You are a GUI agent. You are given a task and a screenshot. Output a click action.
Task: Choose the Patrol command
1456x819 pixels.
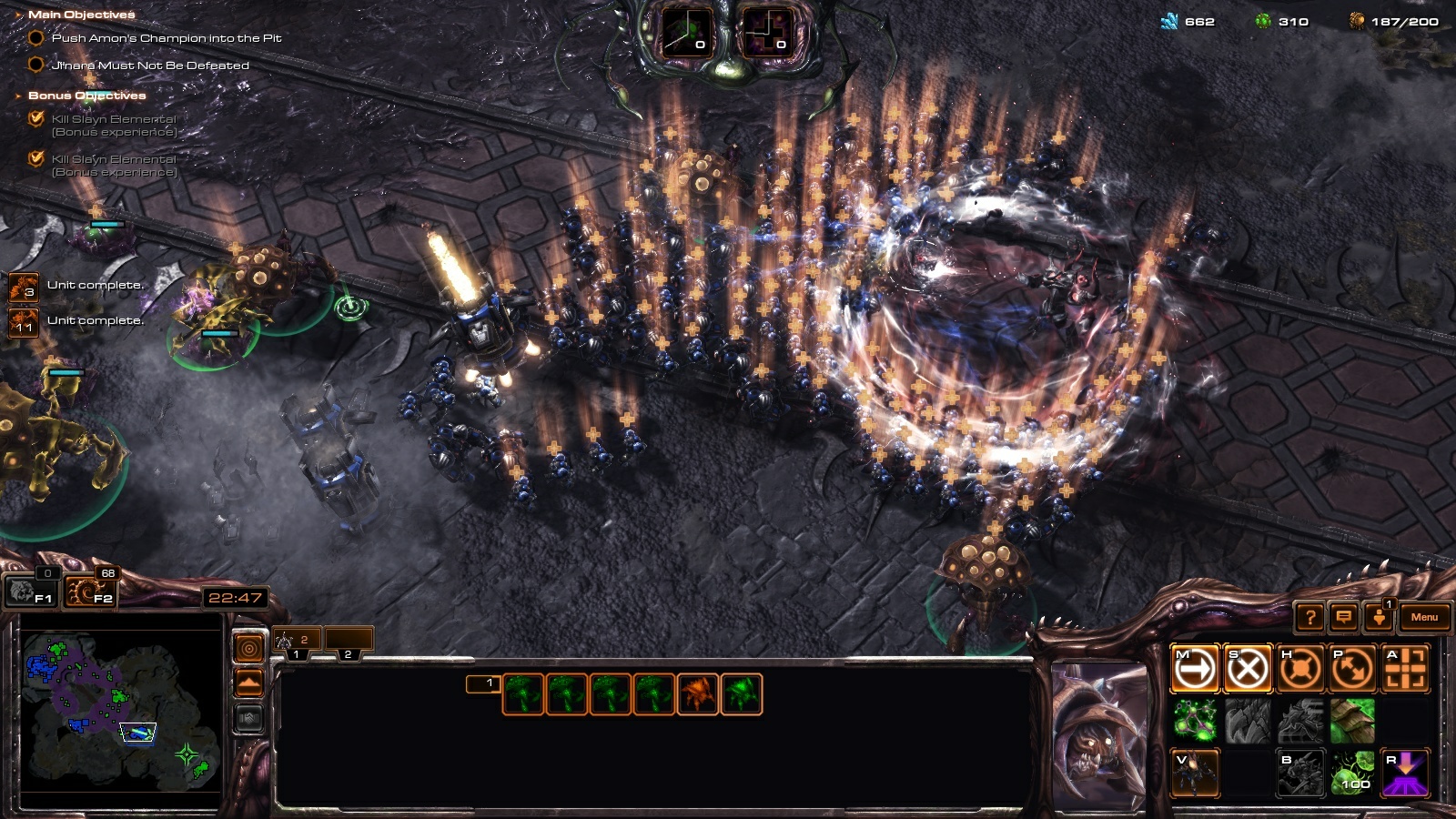point(1352,670)
